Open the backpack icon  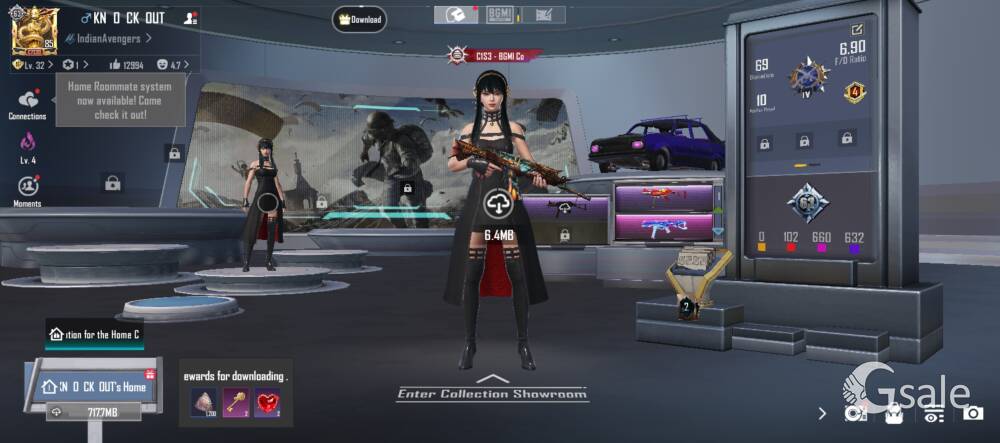click(894, 412)
